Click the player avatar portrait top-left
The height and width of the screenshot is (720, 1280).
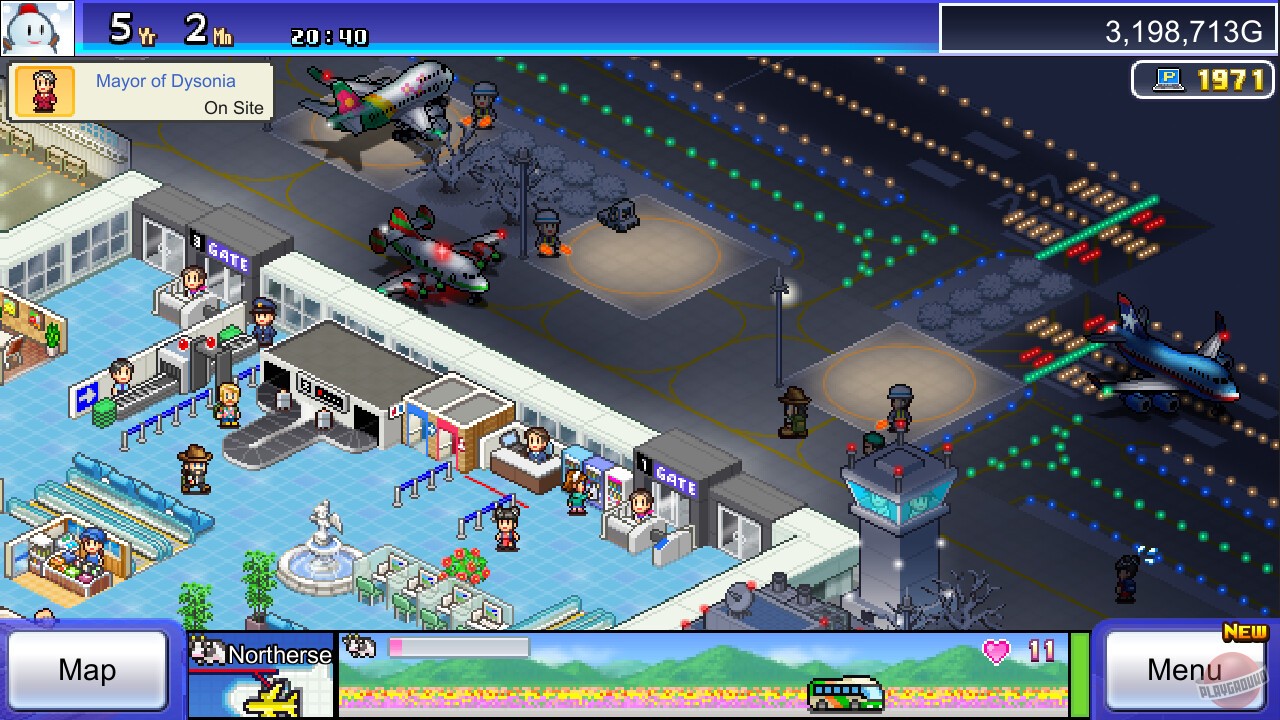click(x=36, y=27)
